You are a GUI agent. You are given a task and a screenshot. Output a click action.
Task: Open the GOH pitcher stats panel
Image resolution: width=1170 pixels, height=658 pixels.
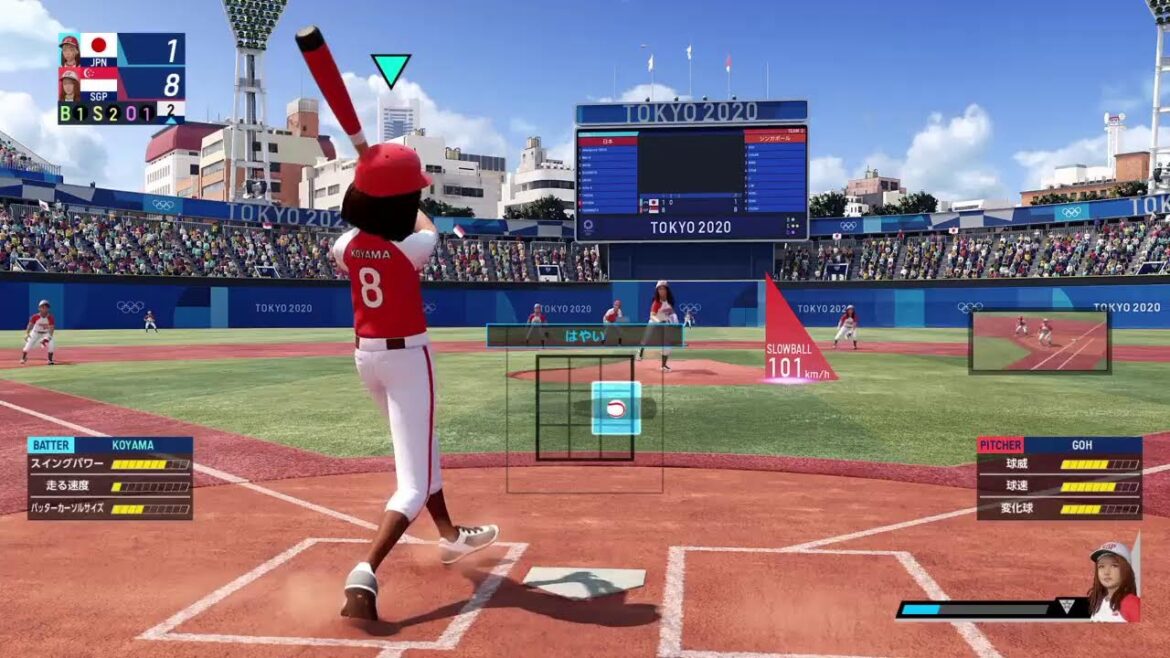1059,478
